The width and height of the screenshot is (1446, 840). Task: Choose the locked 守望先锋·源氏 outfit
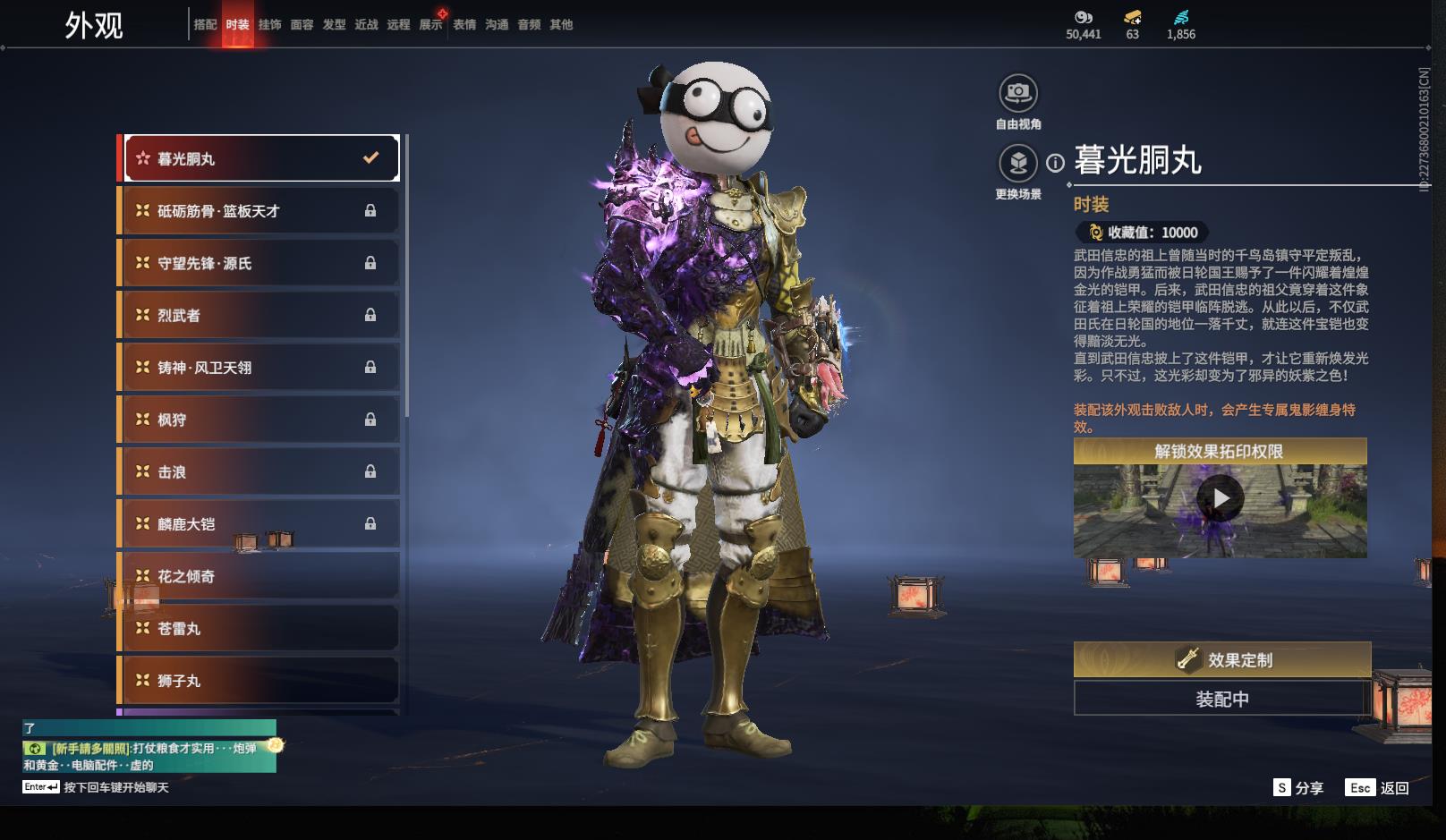click(x=260, y=263)
